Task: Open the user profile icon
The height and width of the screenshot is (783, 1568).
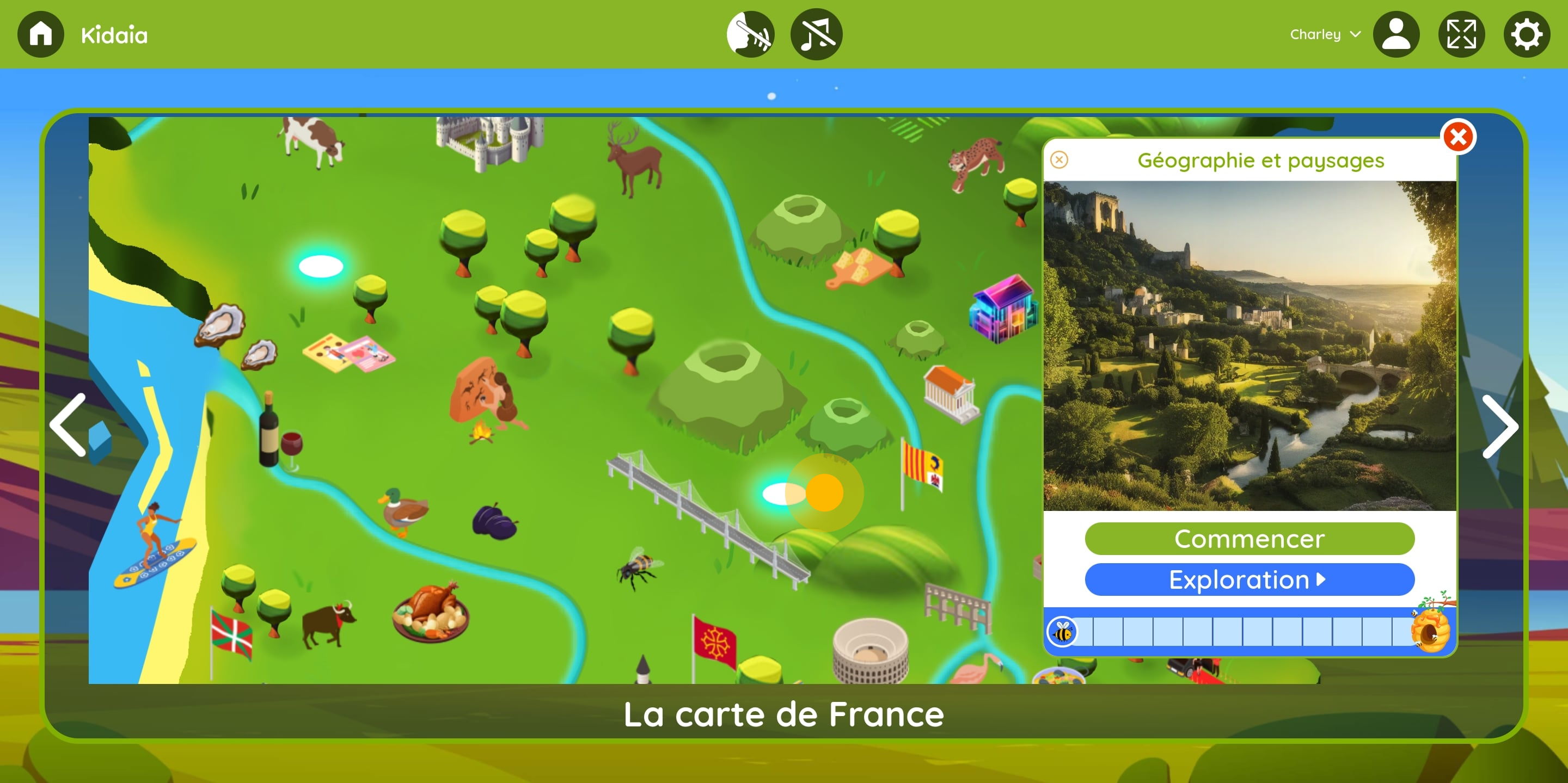Action: point(1397,34)
